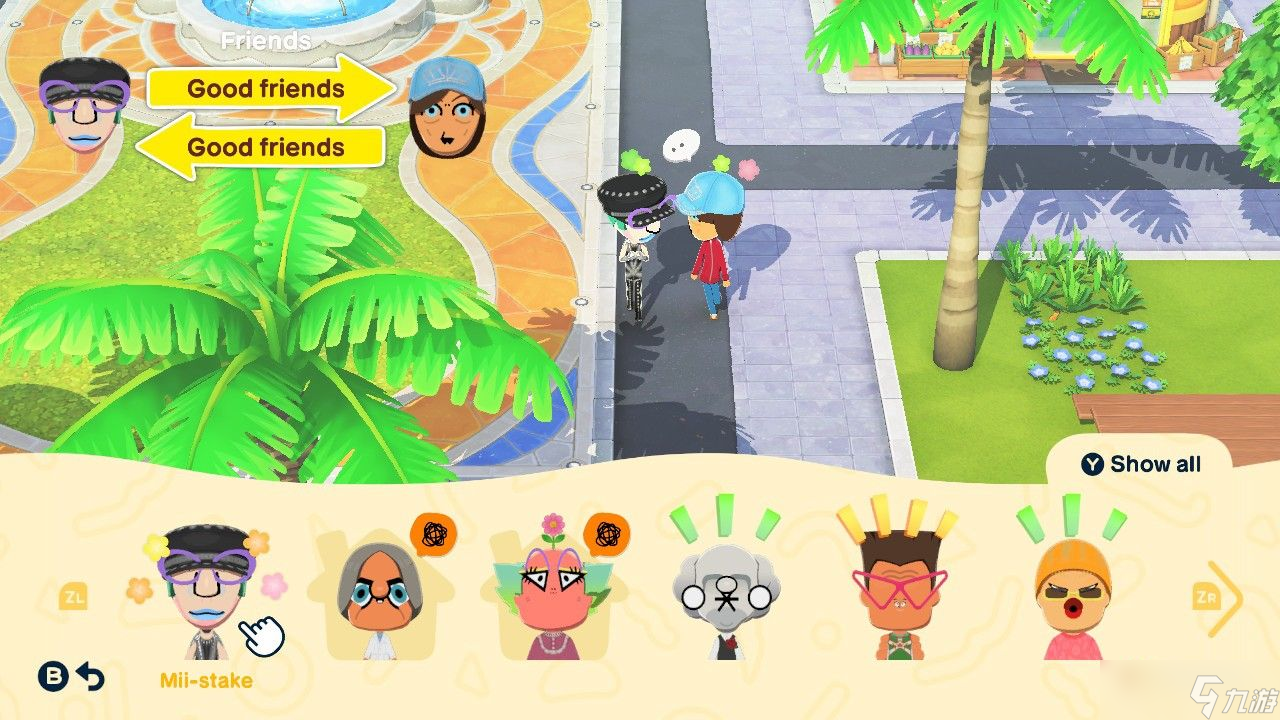Viewport: 1280px width, 720px height.
Task: Click the ZR arrow to view more Miis
Action: (x=1208, y=597)
